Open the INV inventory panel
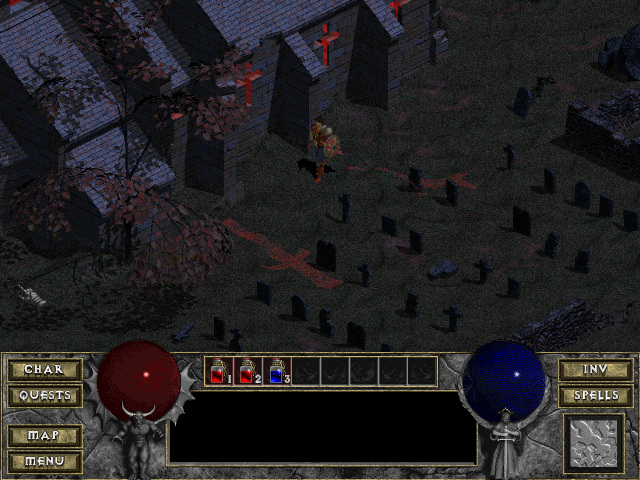This screenshot has width=640, height=480. [x=595, y=370]
